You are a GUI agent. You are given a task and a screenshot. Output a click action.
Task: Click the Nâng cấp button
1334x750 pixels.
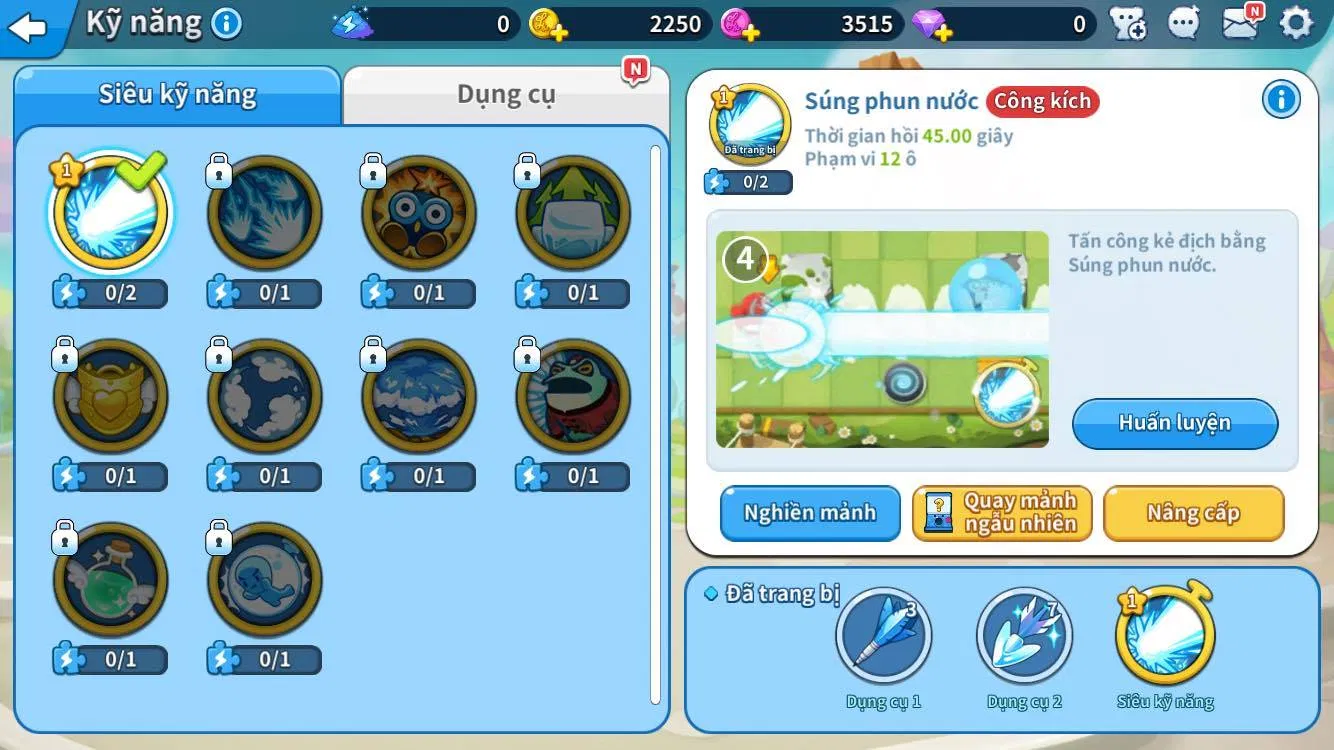click(1193, 513)
